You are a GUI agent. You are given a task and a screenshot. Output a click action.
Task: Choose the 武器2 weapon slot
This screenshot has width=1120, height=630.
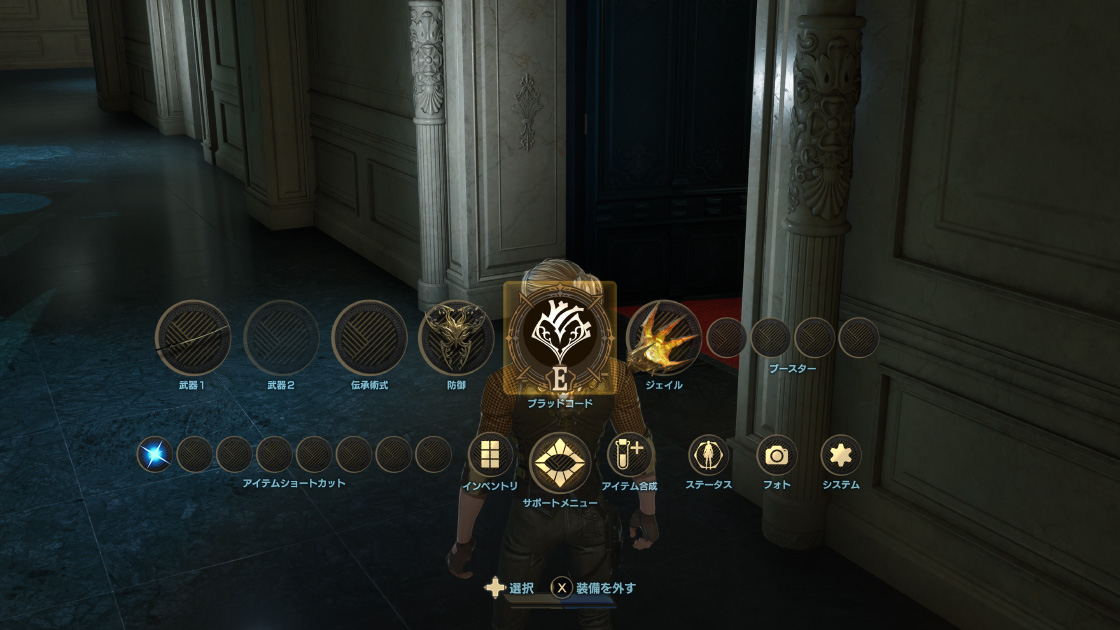click(281, 338)
